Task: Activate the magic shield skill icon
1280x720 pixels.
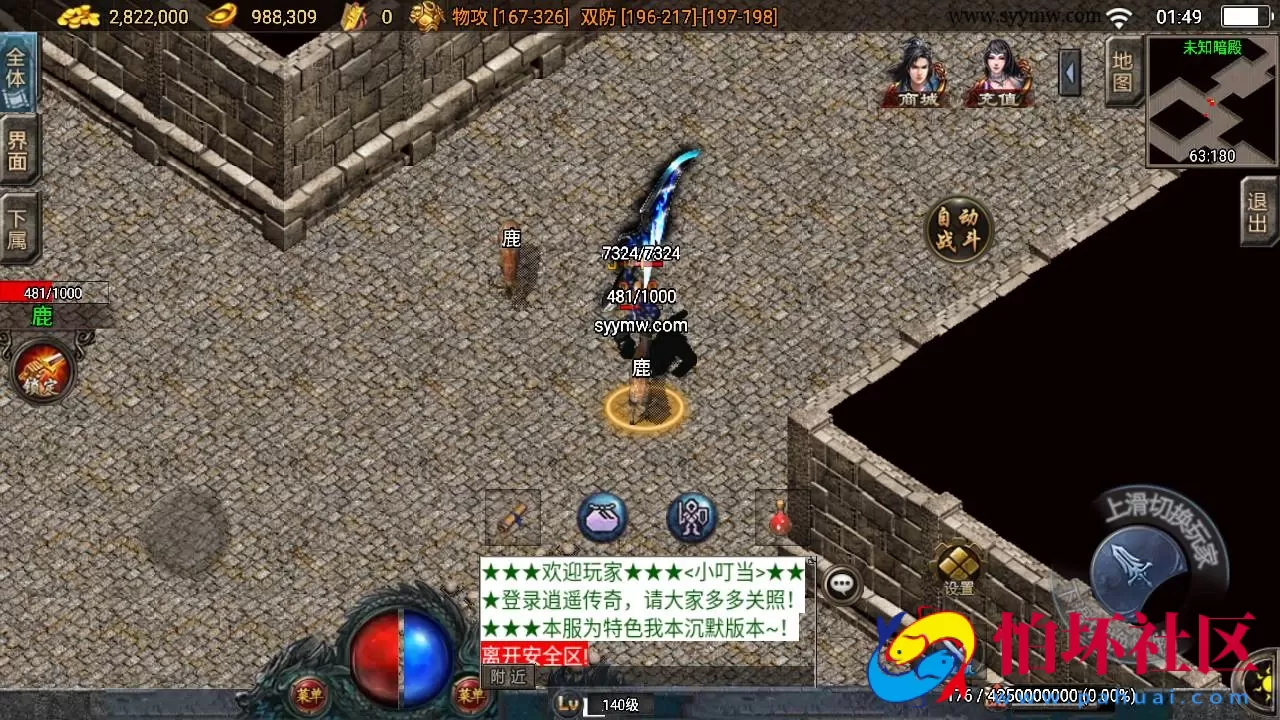Action: point(689,517)
